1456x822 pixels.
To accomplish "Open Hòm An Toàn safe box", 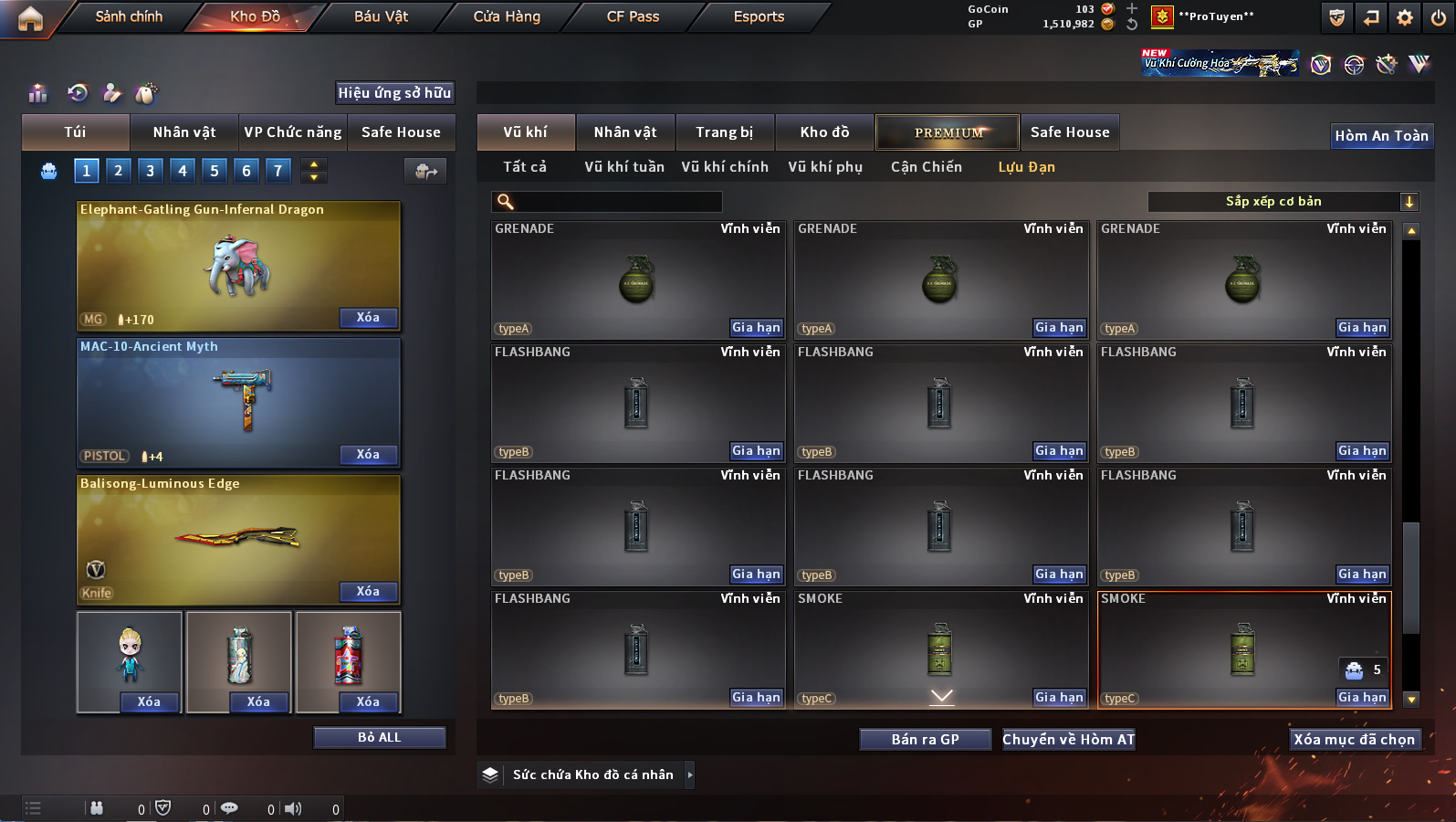I will pyautogui.click(x=1381, y=136).
